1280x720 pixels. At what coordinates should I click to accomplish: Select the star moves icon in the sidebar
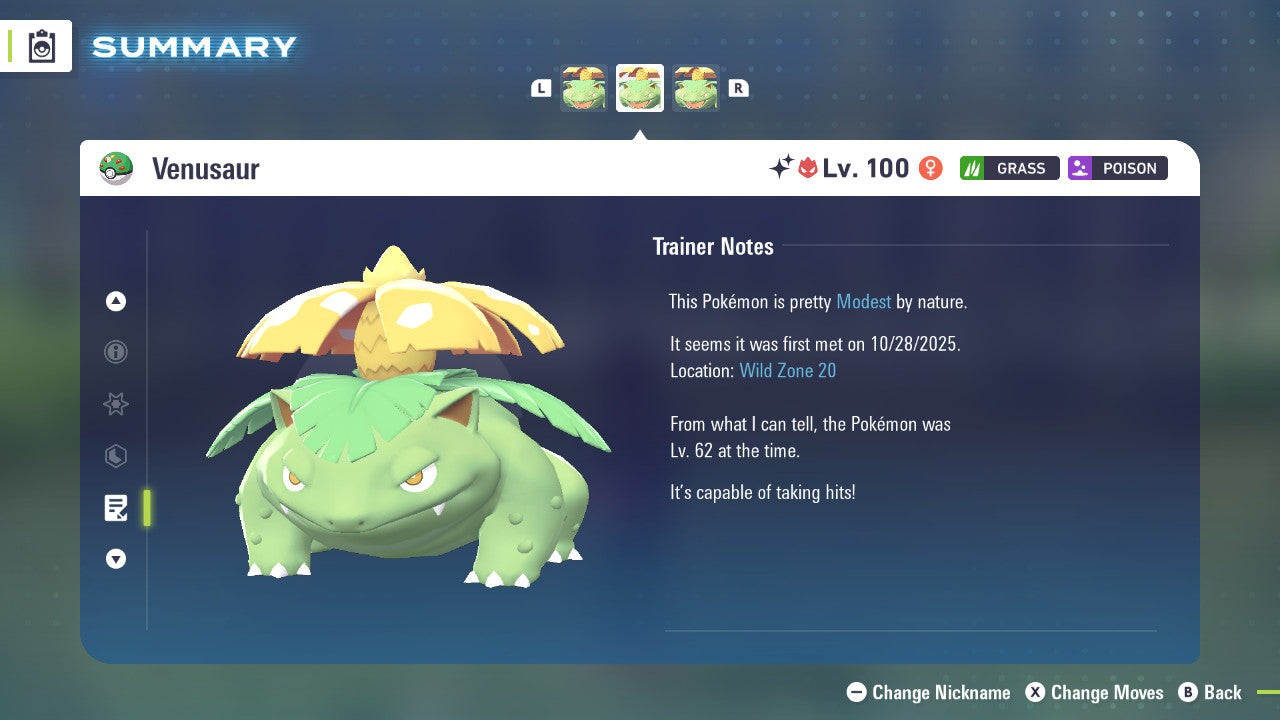point(115,404)
